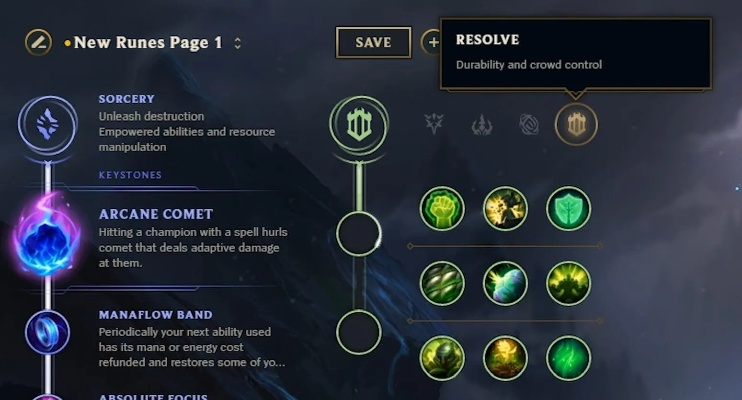Select the Manaflow Band rune
The width and height of the screenshot is (742, 400).
(47, 332)
